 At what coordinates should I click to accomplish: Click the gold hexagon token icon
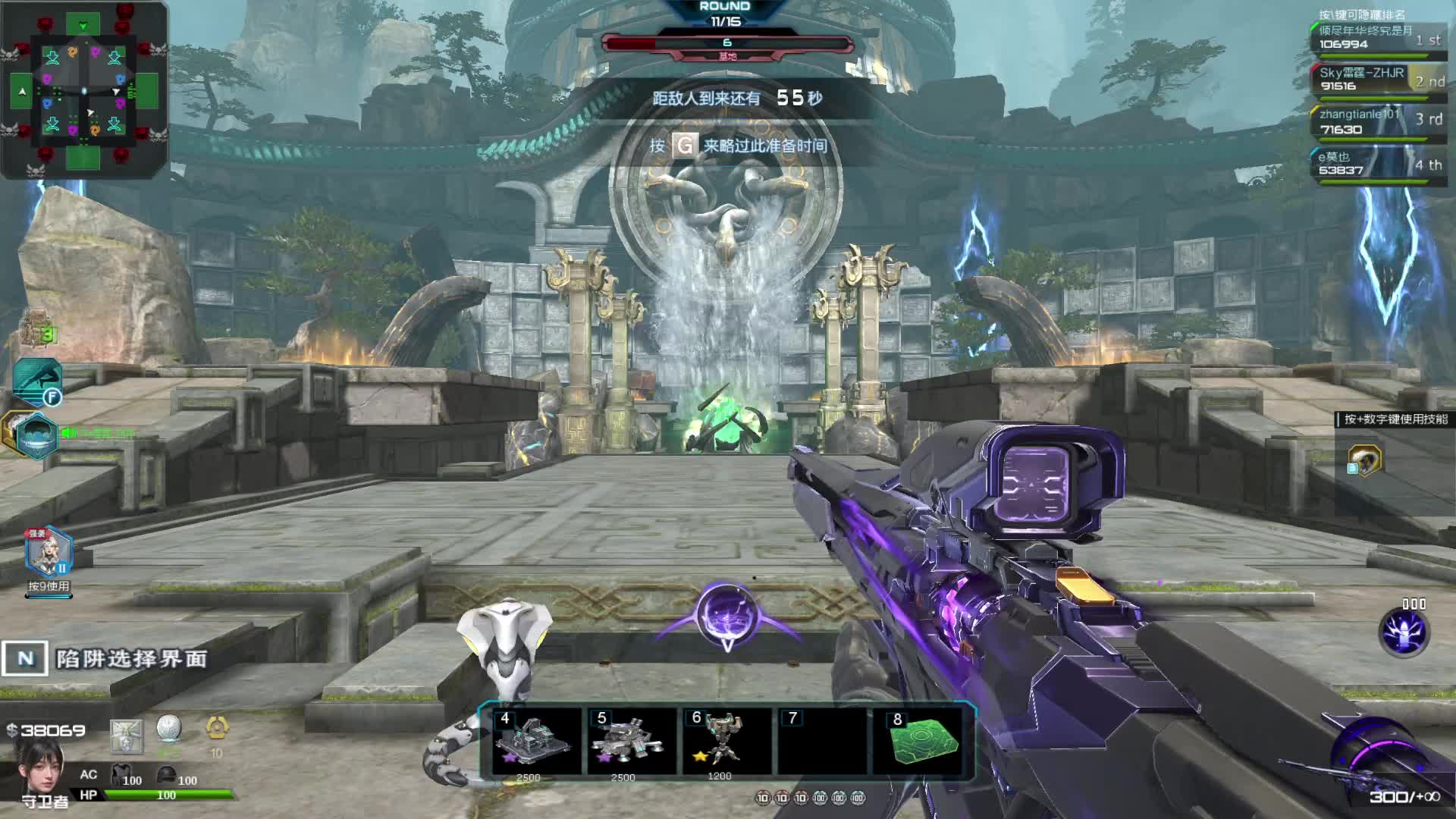point(217,729)
